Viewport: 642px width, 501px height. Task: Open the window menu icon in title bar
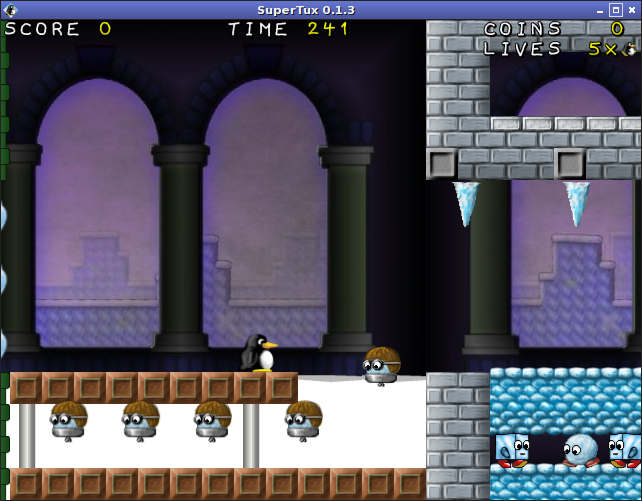(x=10, y=10)
